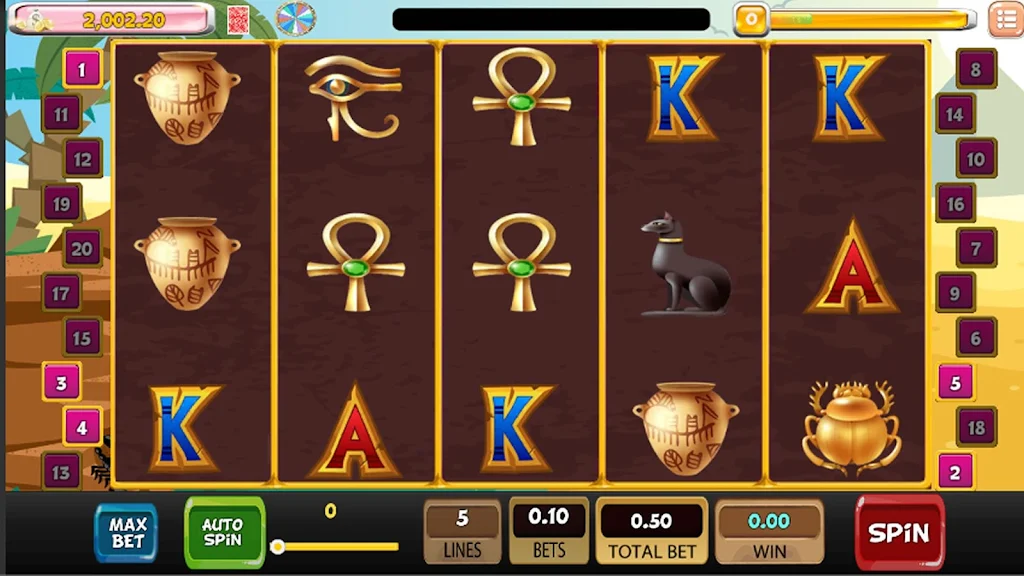Show payline number 16

[x=955, y=204]
